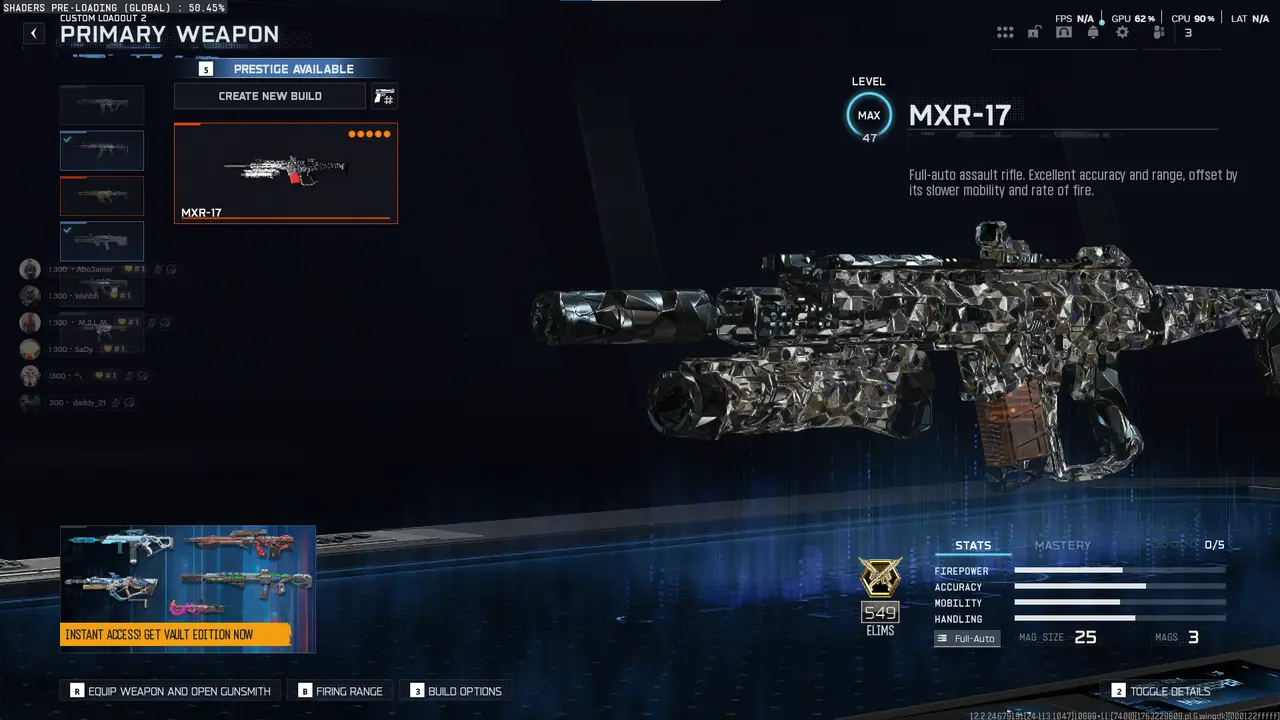Select the Stats tab
This screenshot has width=1280, height=720.
tap(972, 545)
